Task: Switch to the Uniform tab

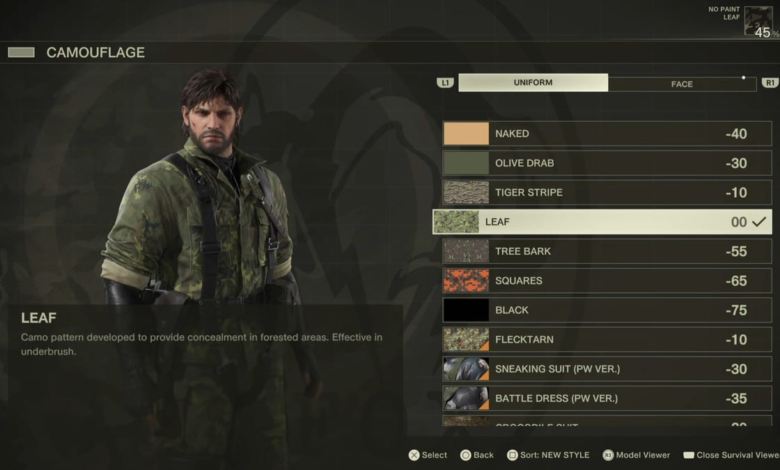Action: pos(533,83)
